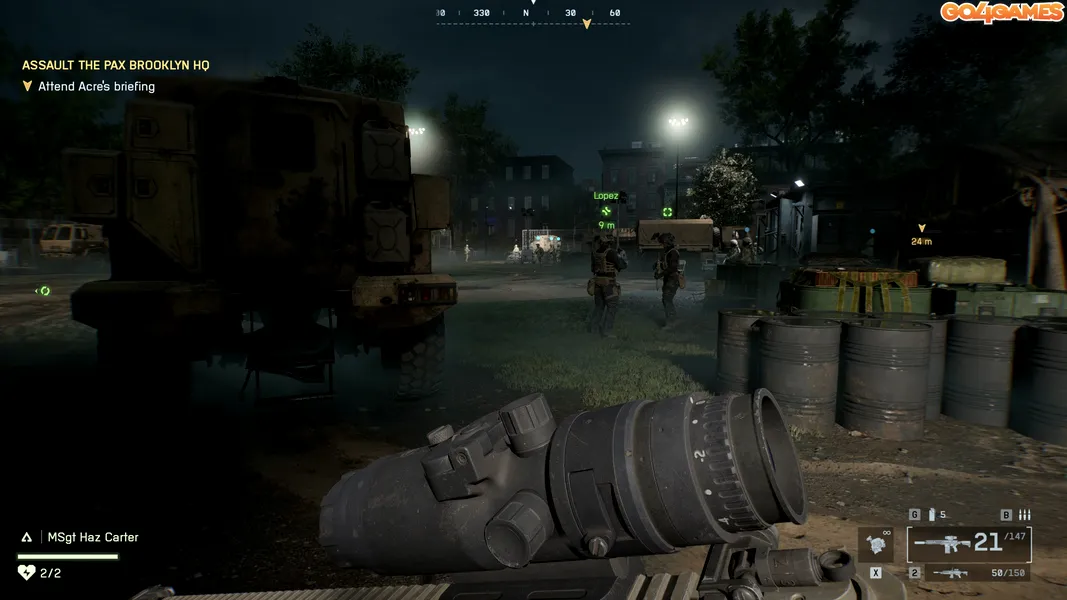The height and width of the screenshot is (600, 1067).
Task: Click the compass heading bar
Action: [x=533, y=14]
